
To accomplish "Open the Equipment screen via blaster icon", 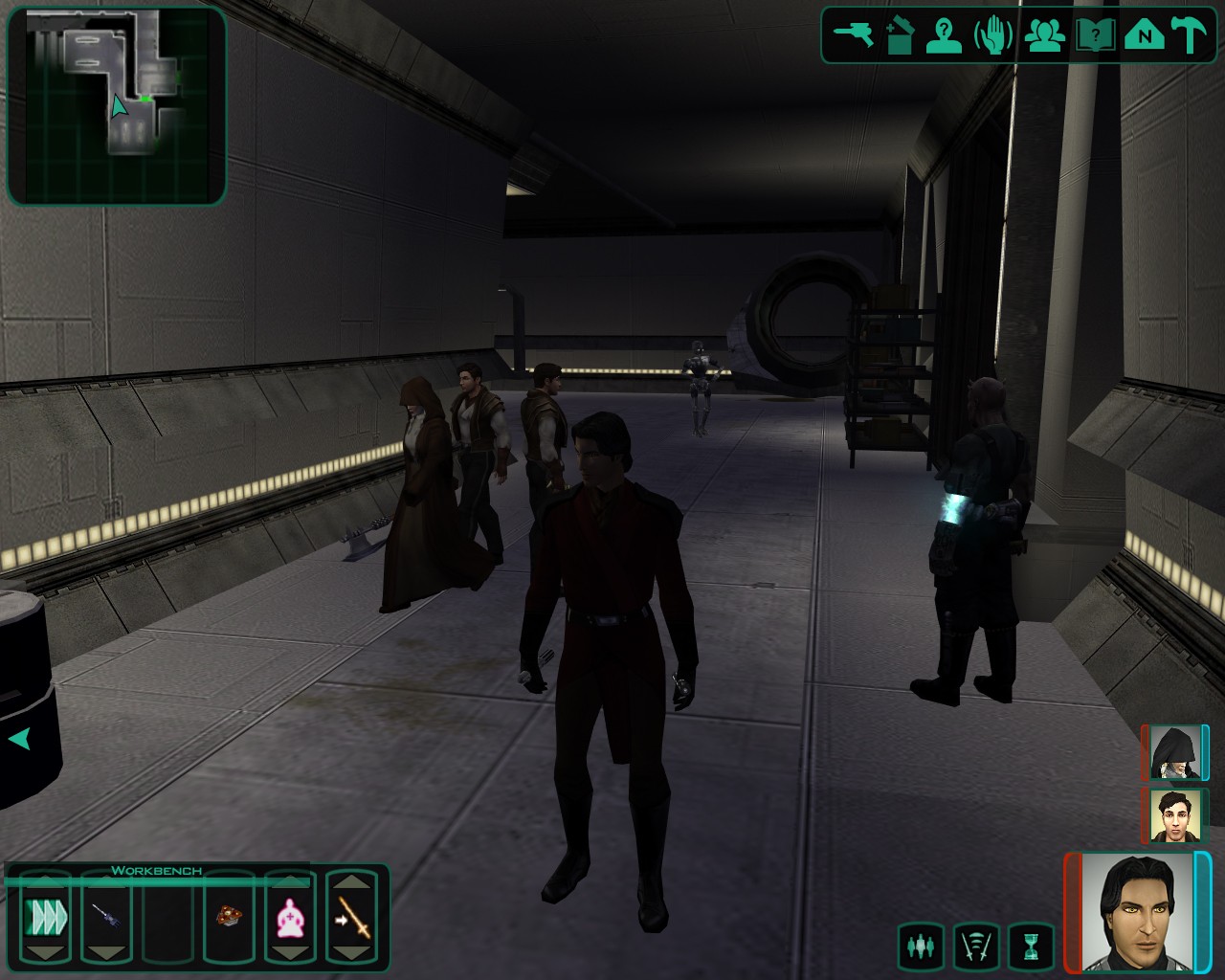I will [853, 36].
